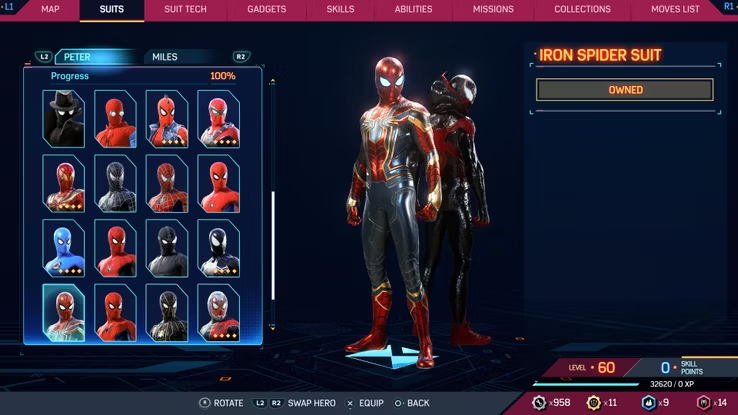Pick the punk mohawk suit thumbnail
738x415 pixels.
pyautogui.click(x=167, y=119)
